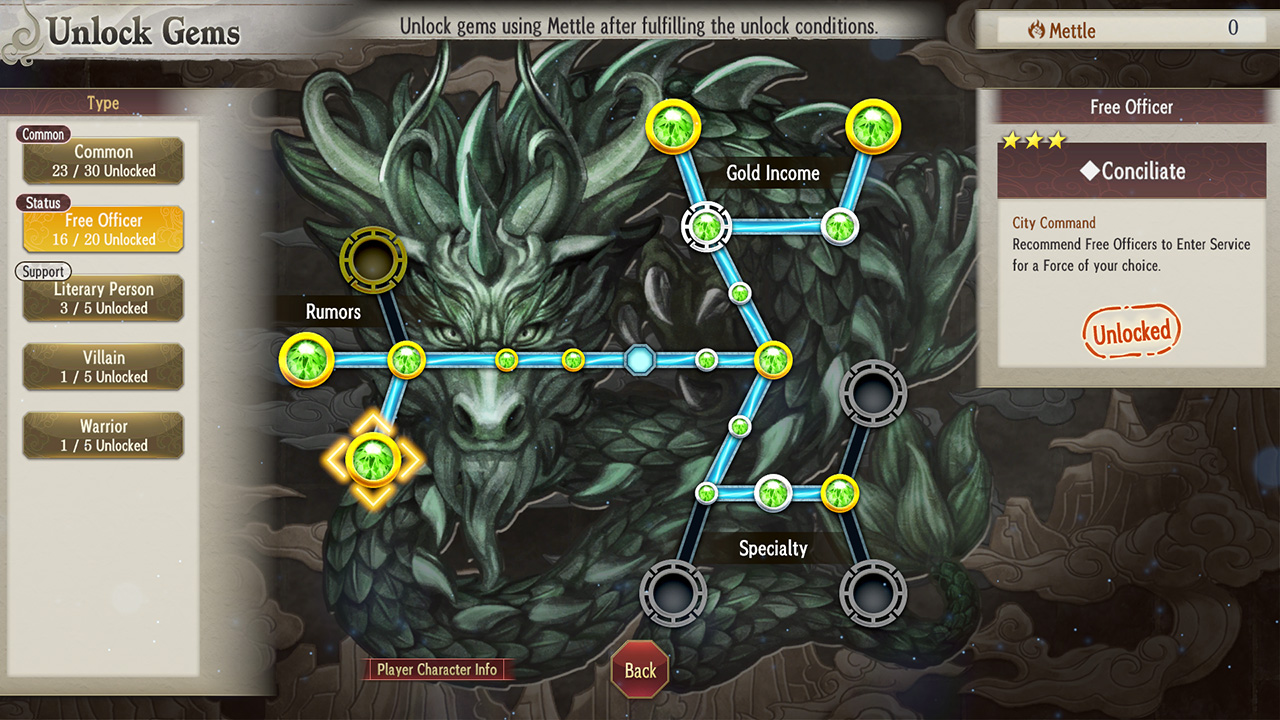The width and height of the screenshot is (1280, 720).
Task: Open Player Character Info
Action: click(x=437, y=670)
